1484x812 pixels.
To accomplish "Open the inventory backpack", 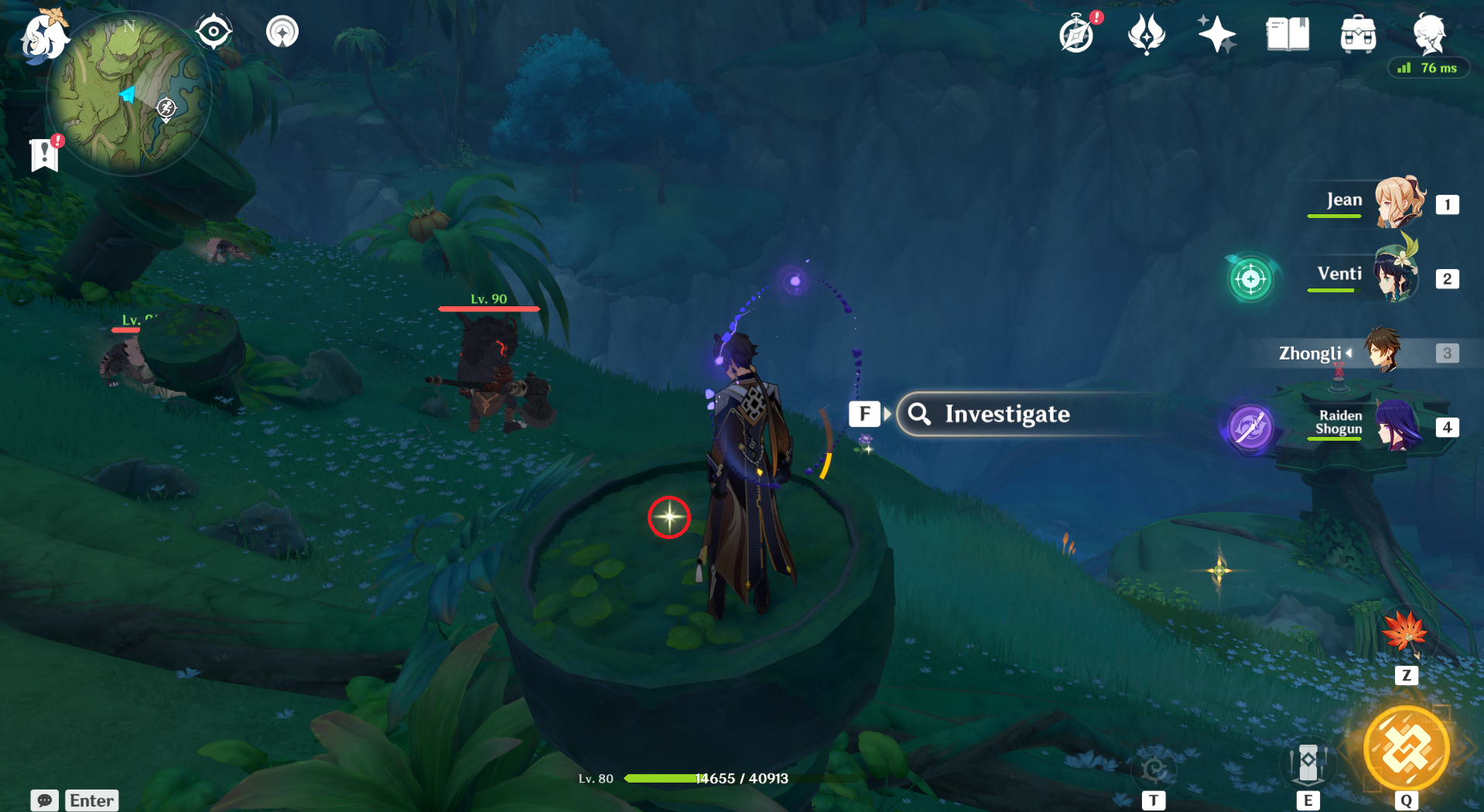I will pyautogui.click(x=1358, y=35).
